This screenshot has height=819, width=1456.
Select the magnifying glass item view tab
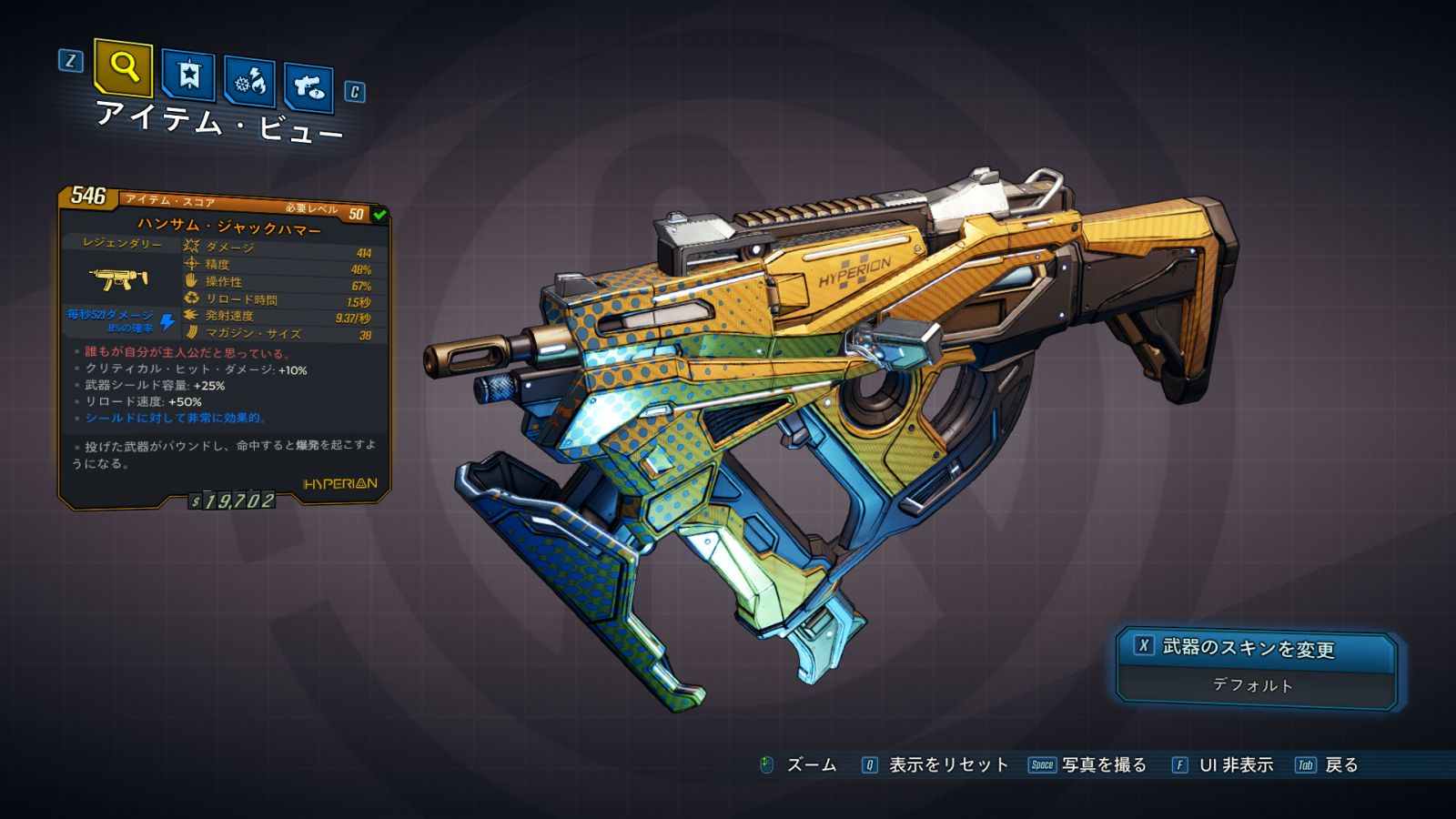tap(124, 67)
